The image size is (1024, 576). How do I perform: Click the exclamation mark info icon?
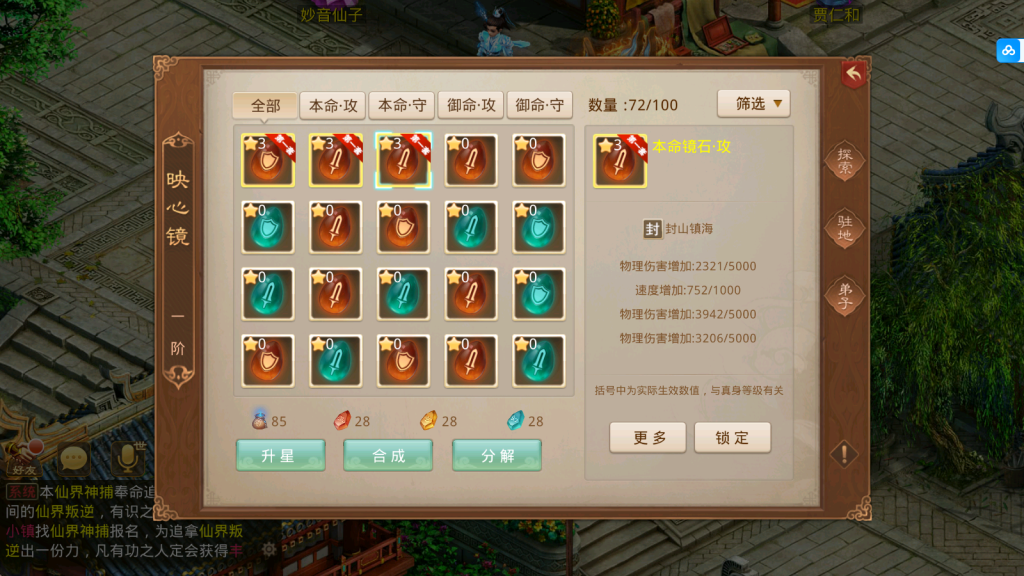(x=844, y=454)
